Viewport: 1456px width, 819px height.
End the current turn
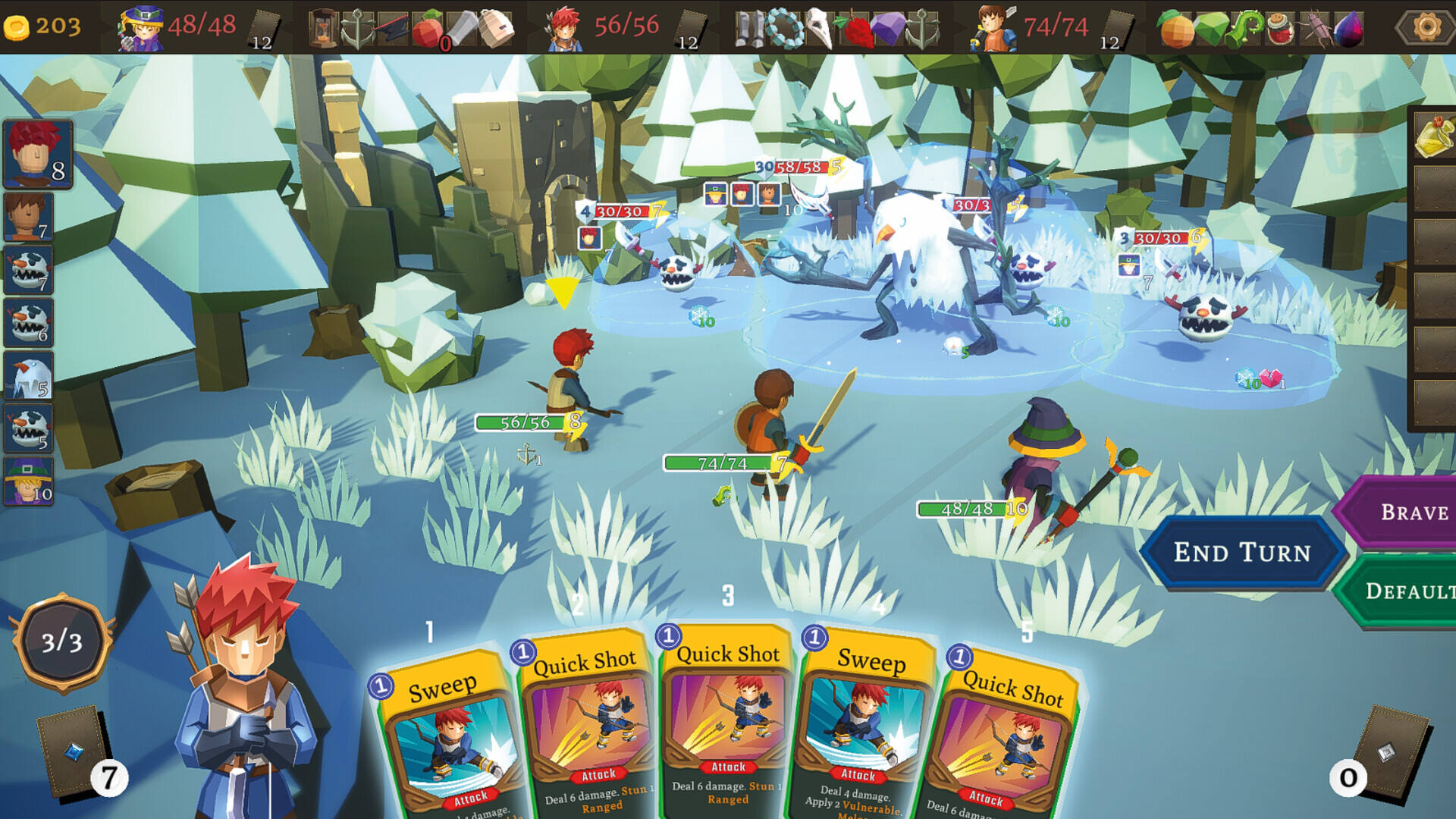coord(1241,552)
